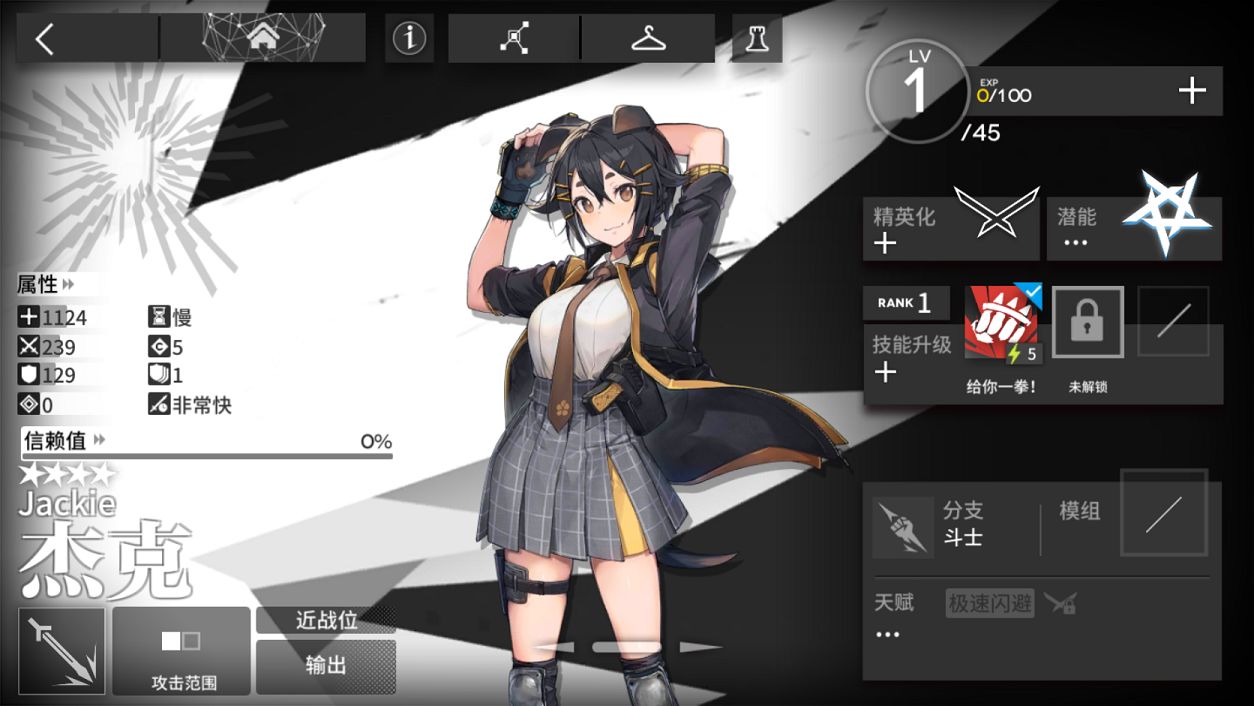Screen dimensions: 1254x706
Task: Open the 技能升级 skill upgrade panel
Action: coord(910,358)
